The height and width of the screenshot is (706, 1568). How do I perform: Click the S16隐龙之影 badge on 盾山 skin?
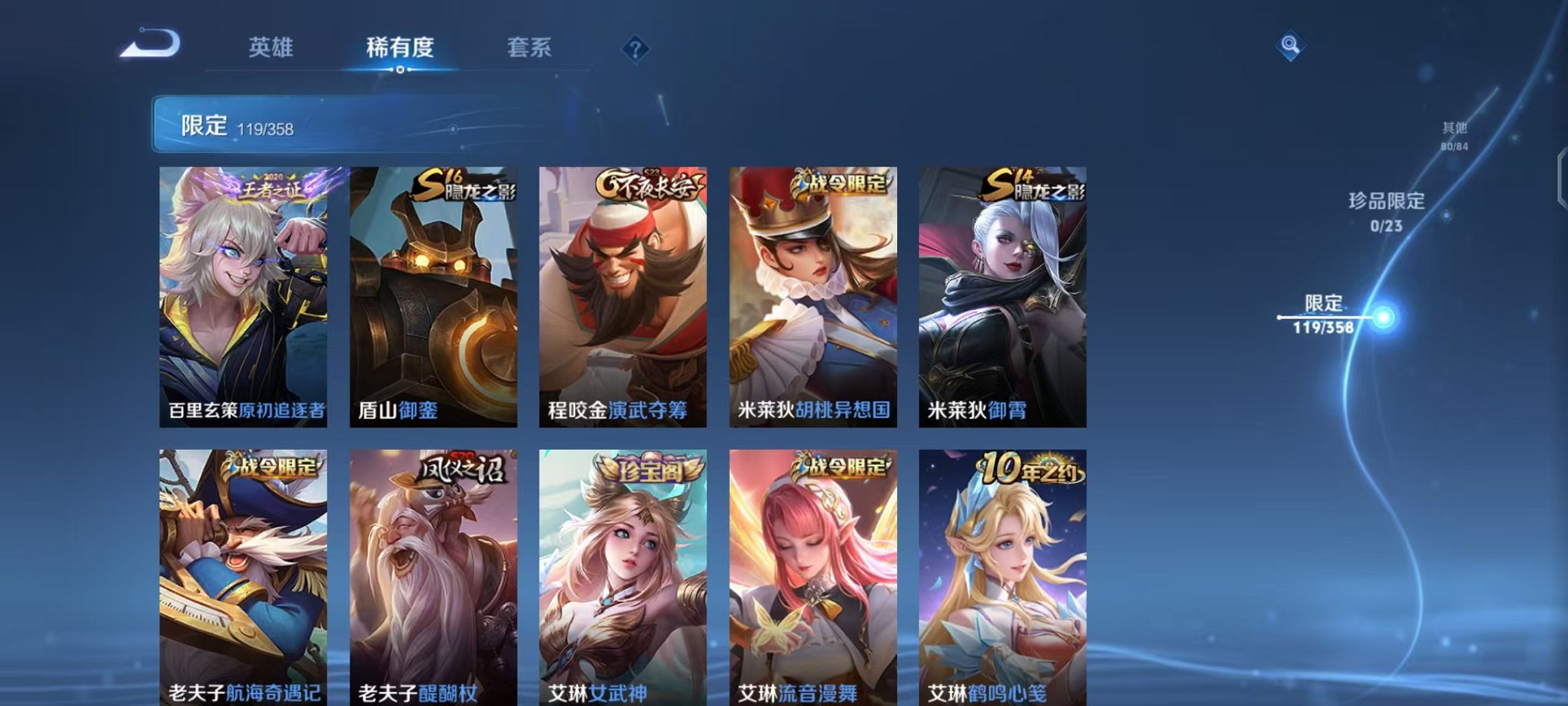tap(467, 187)
